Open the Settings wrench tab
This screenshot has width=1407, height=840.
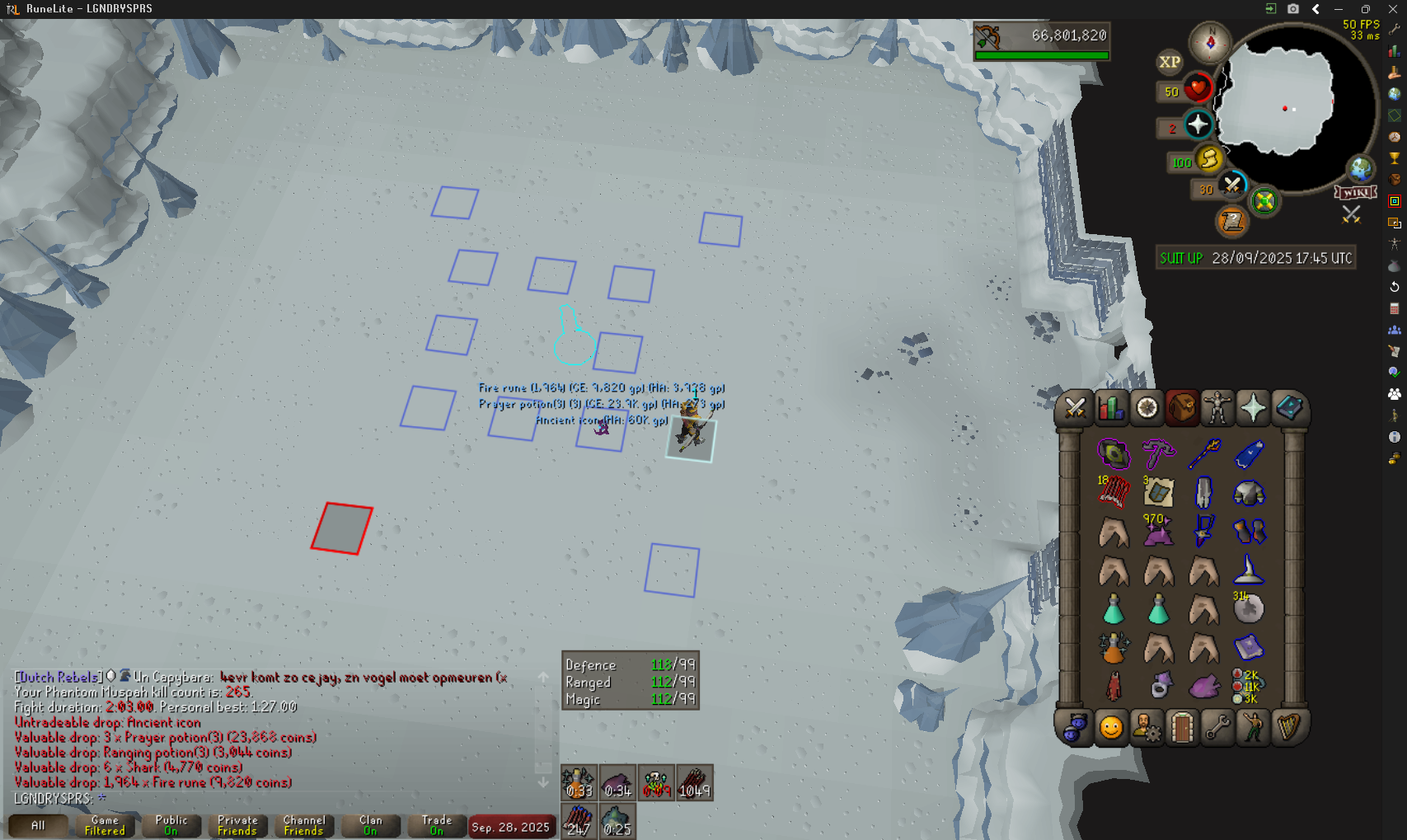click(1217, 729)
